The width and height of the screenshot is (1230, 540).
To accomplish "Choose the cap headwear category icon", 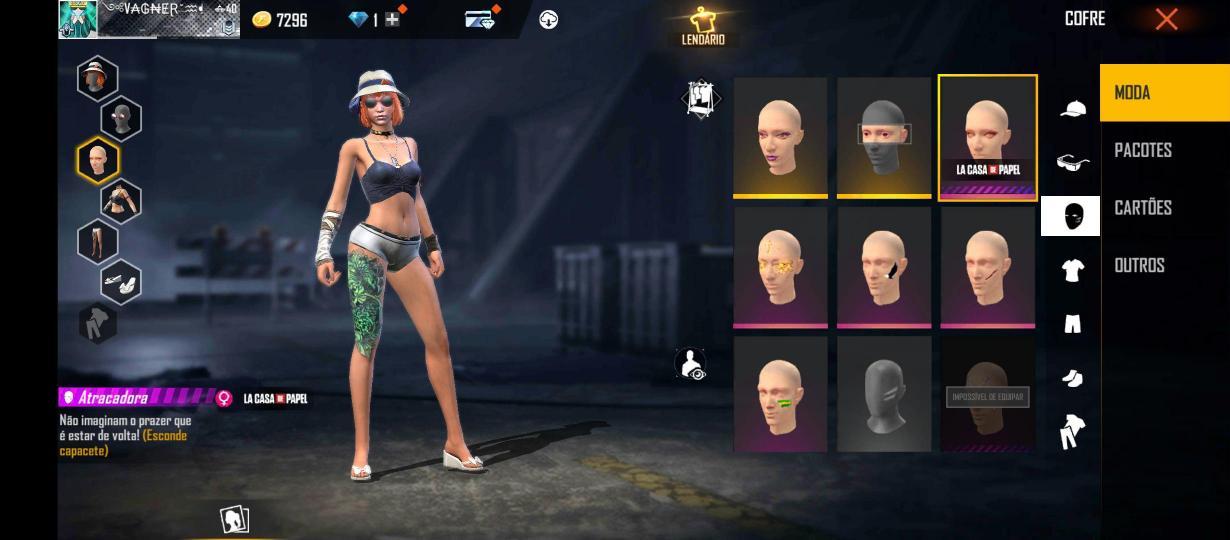I will pyautogui.click(x=1072, y=109).
